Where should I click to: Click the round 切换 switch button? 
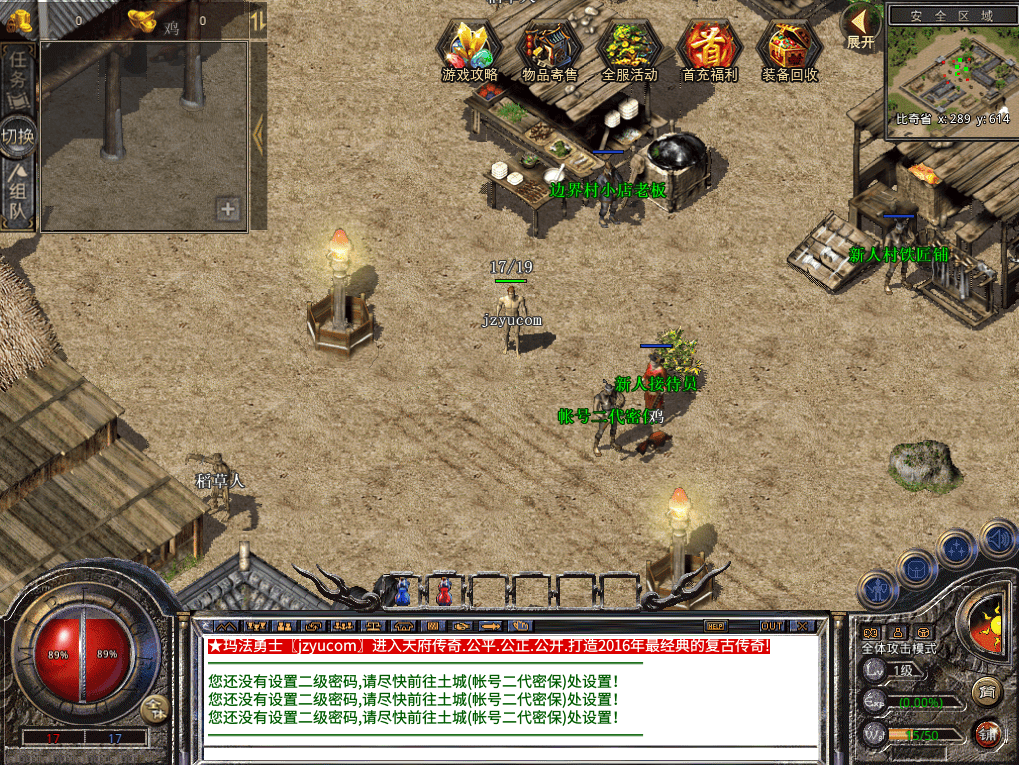point(19,135)
